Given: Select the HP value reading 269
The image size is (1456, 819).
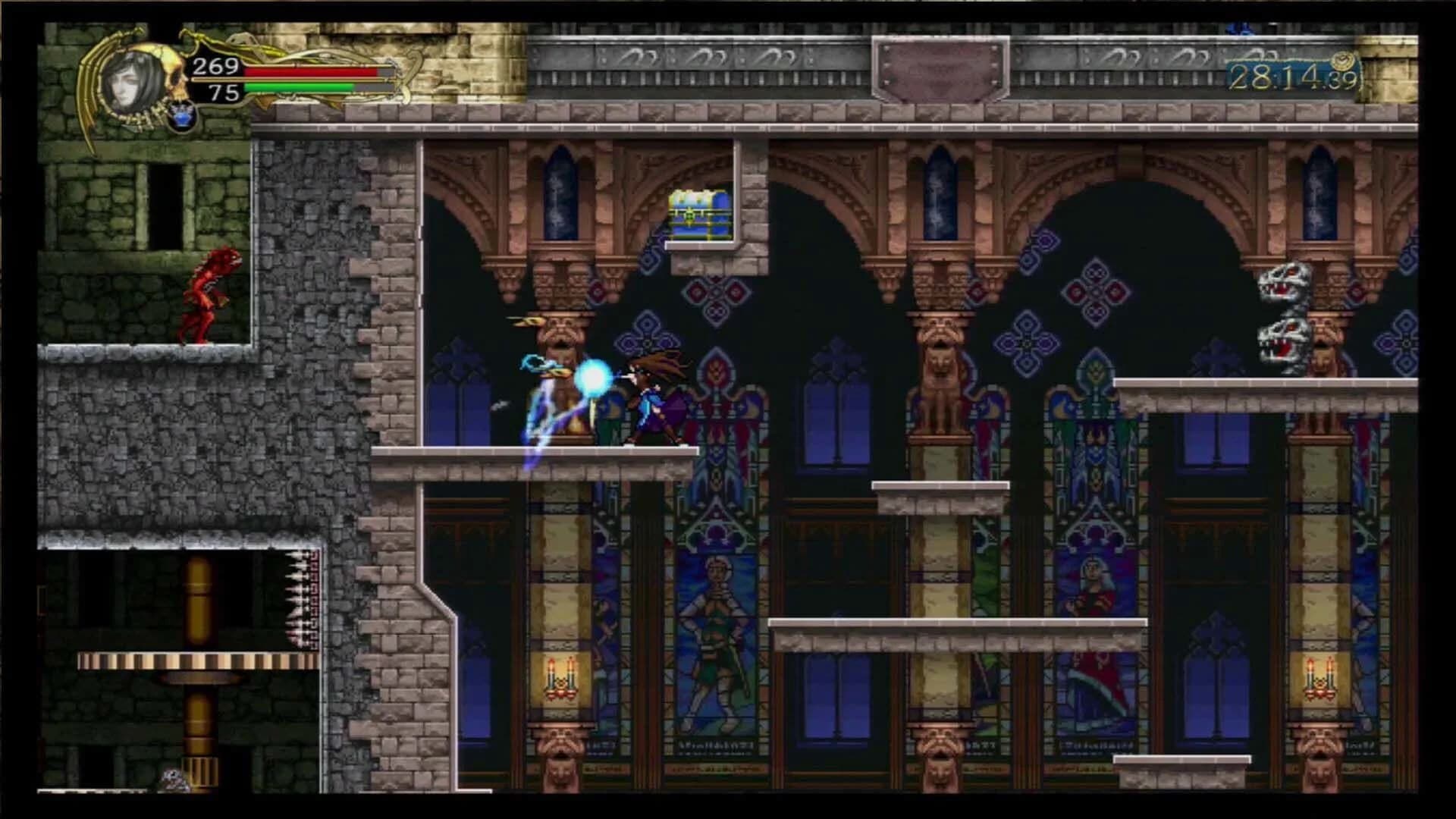Looking at the screenshot, I should [215, 68].
